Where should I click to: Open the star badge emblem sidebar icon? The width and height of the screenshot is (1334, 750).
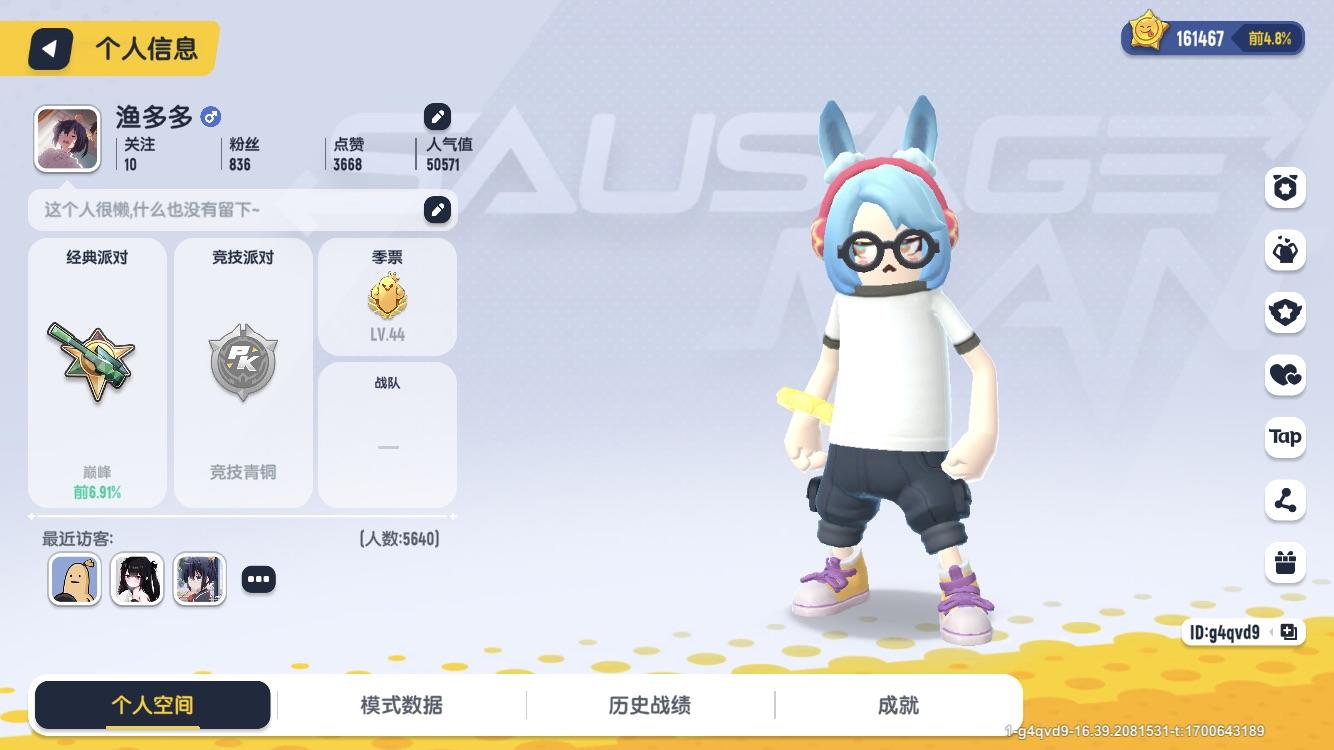pos(1285,313)
